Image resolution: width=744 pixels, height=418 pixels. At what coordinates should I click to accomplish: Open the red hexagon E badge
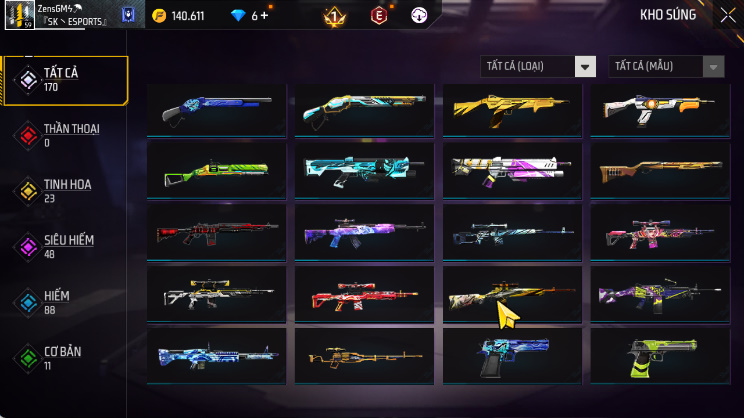[379, 15]
